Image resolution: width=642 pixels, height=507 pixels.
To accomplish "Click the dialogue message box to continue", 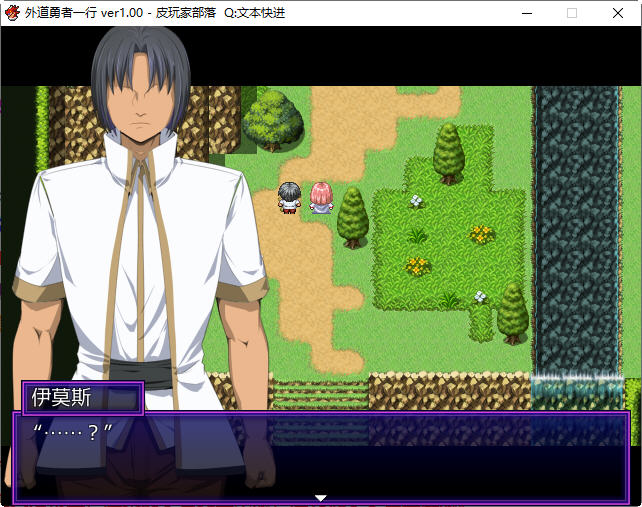I will [321, 455].
